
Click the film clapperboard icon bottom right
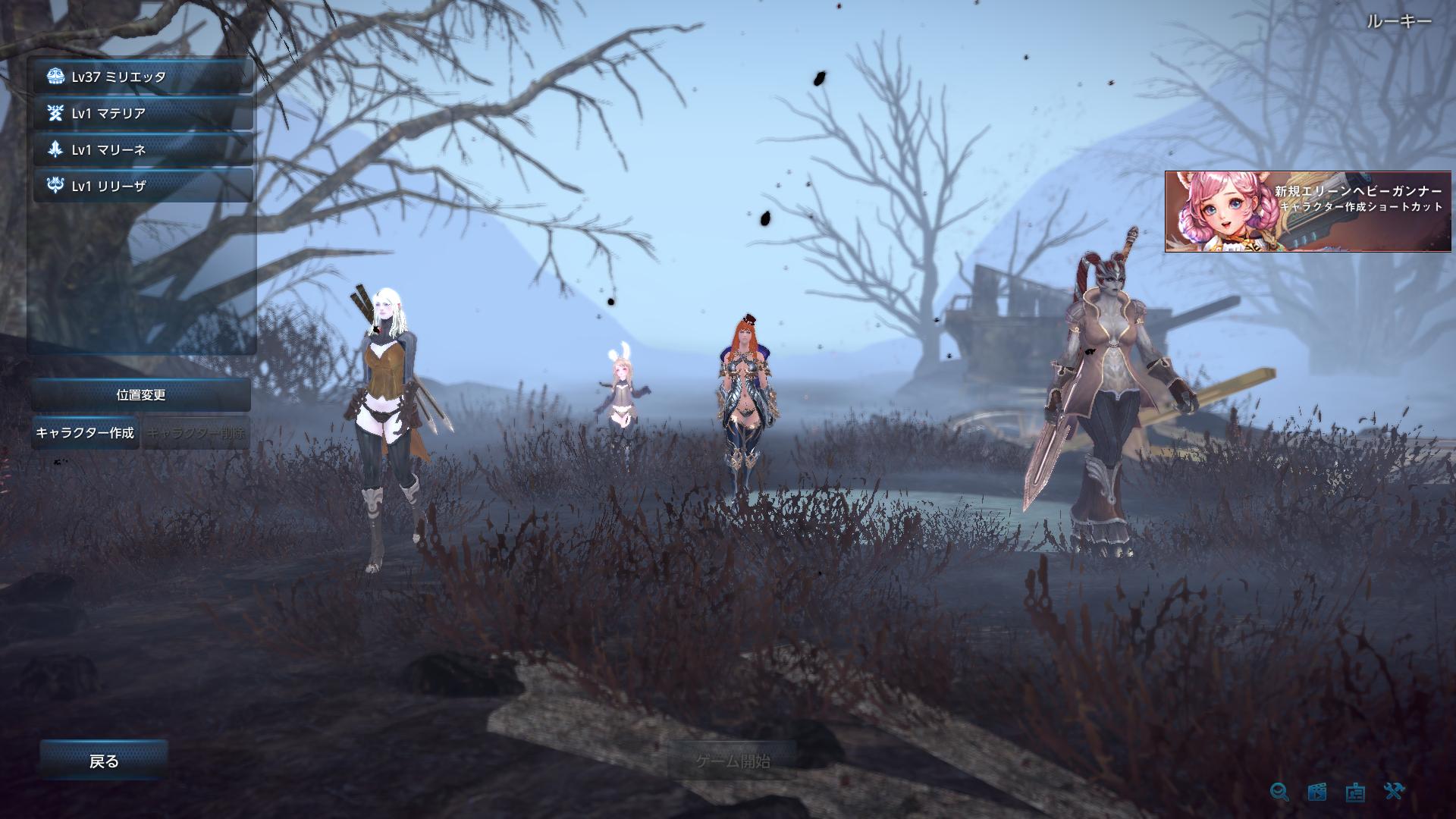[1316, 792]
